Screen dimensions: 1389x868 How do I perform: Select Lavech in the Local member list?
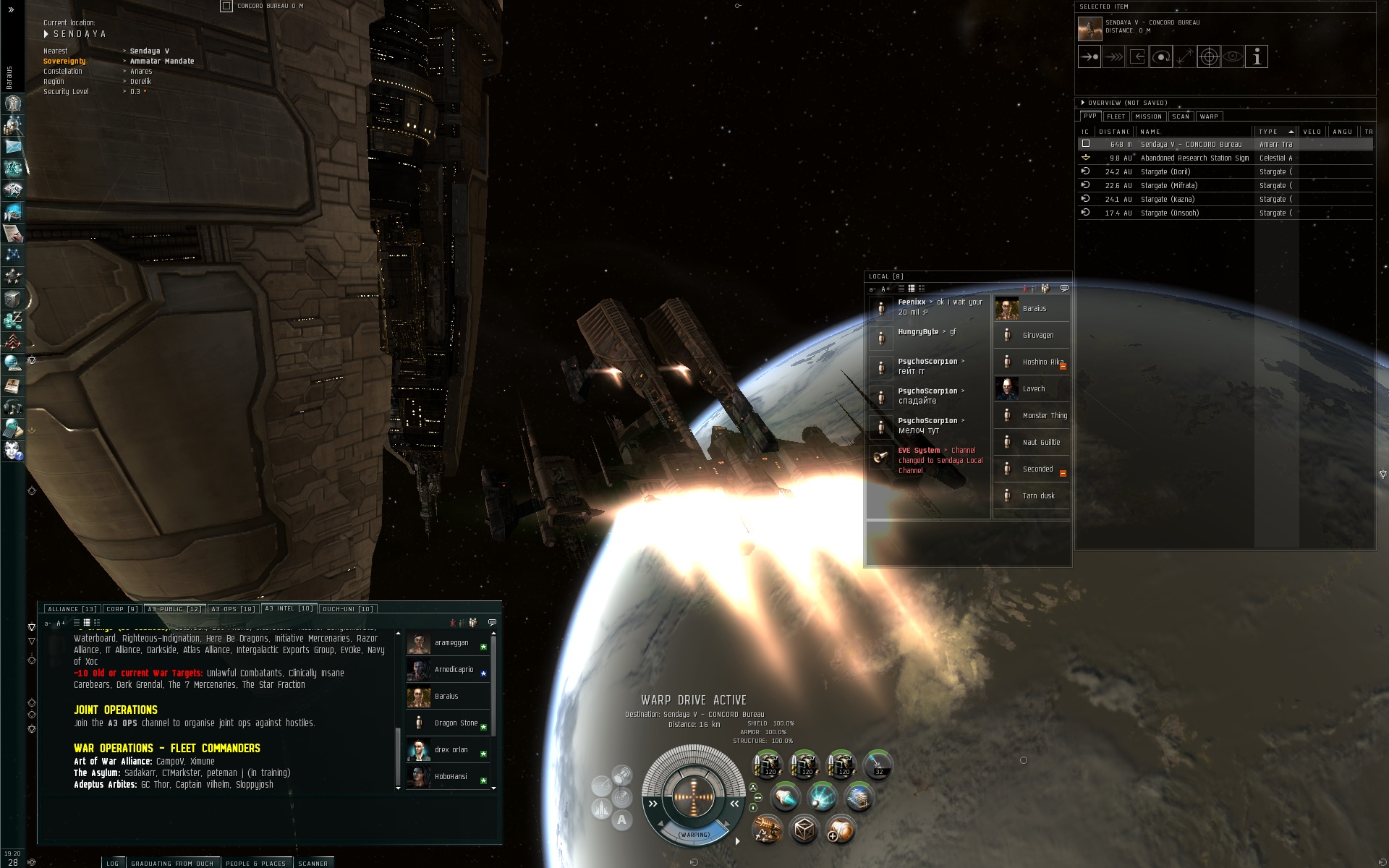[x=1033, y=389]
